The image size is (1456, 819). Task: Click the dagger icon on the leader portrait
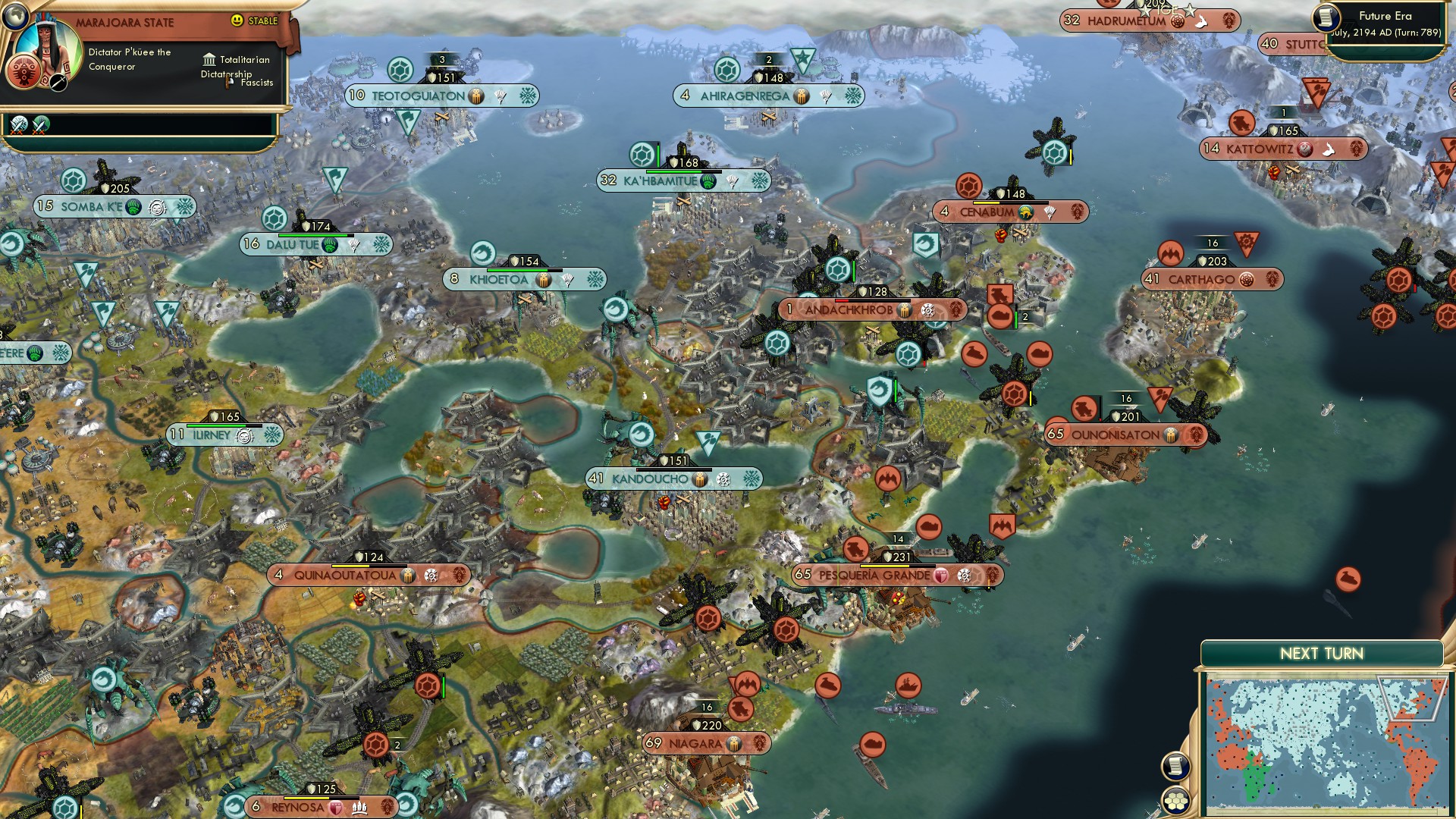(57, 83)
